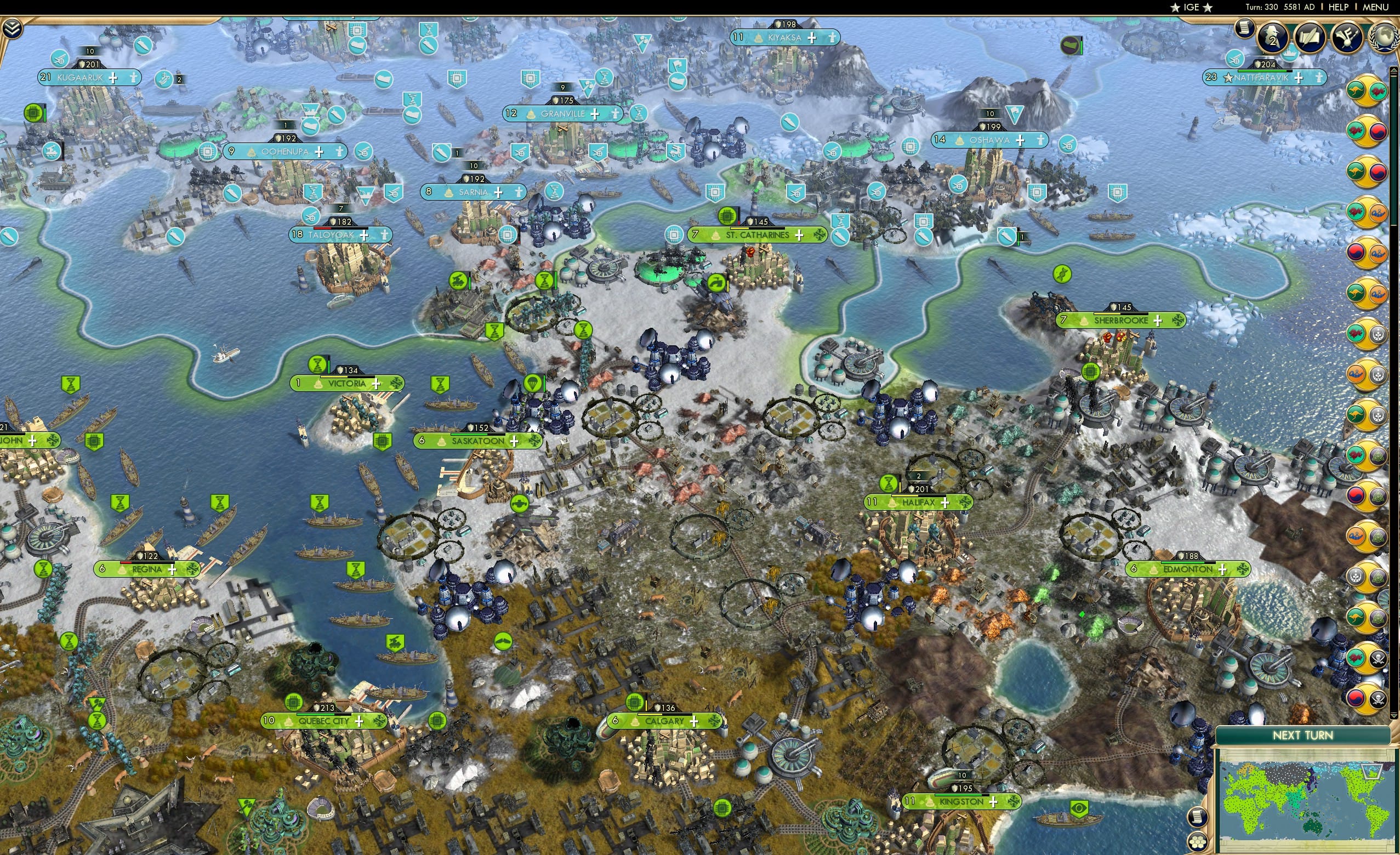Click the social policies scroll icon beside the minimap
Viewport: 1400px width, 855px height.
click(1197, 819)
